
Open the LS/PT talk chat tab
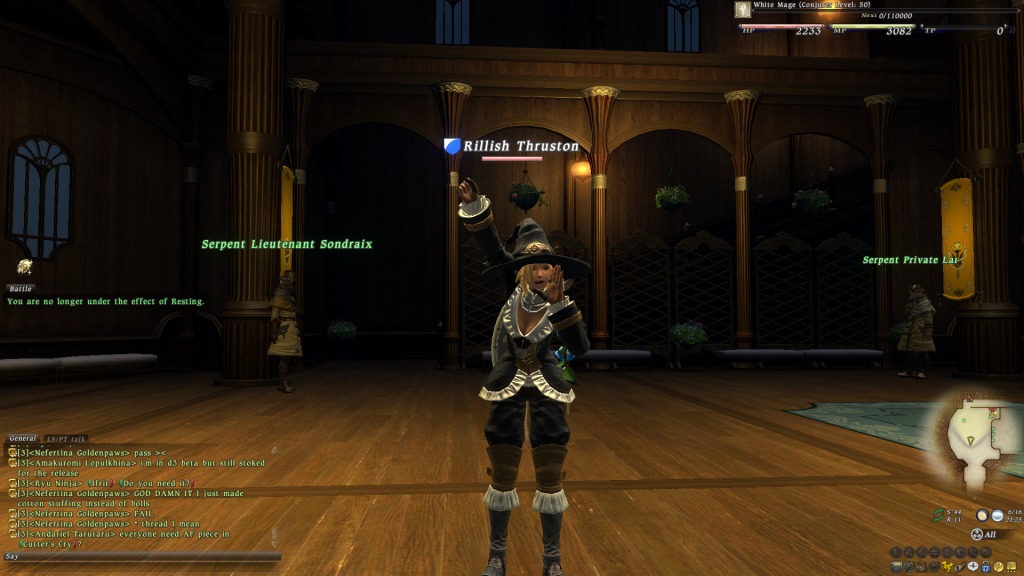[x=65, y=438]
